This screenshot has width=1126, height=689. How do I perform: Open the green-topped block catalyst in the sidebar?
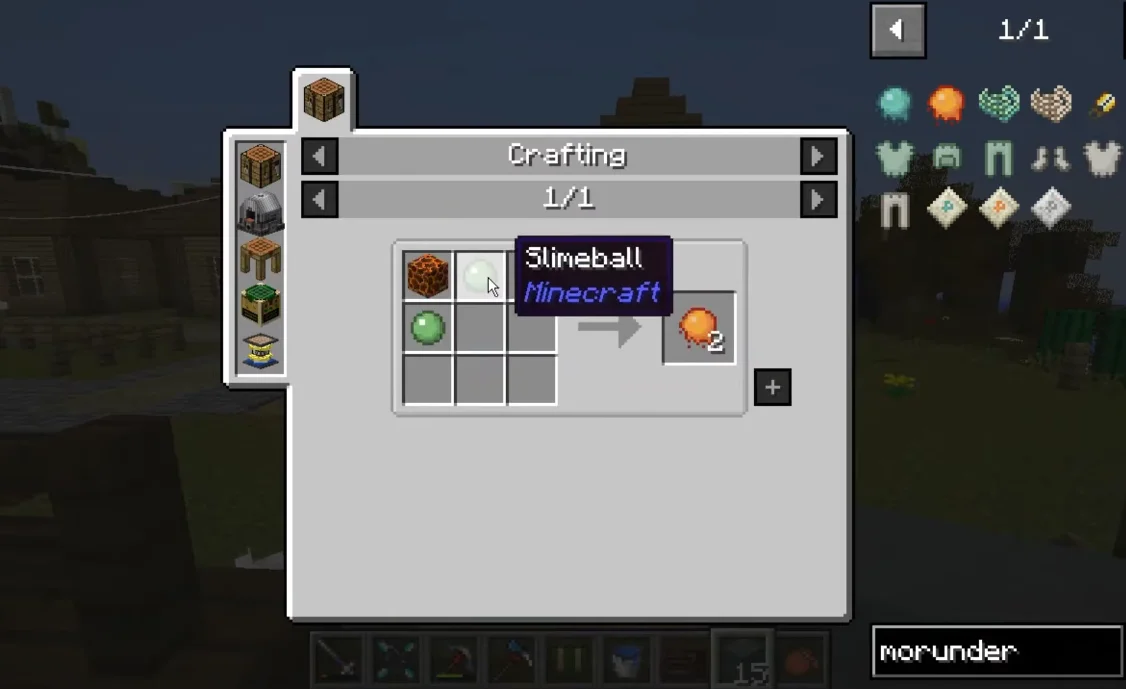[x=260, y=304]
